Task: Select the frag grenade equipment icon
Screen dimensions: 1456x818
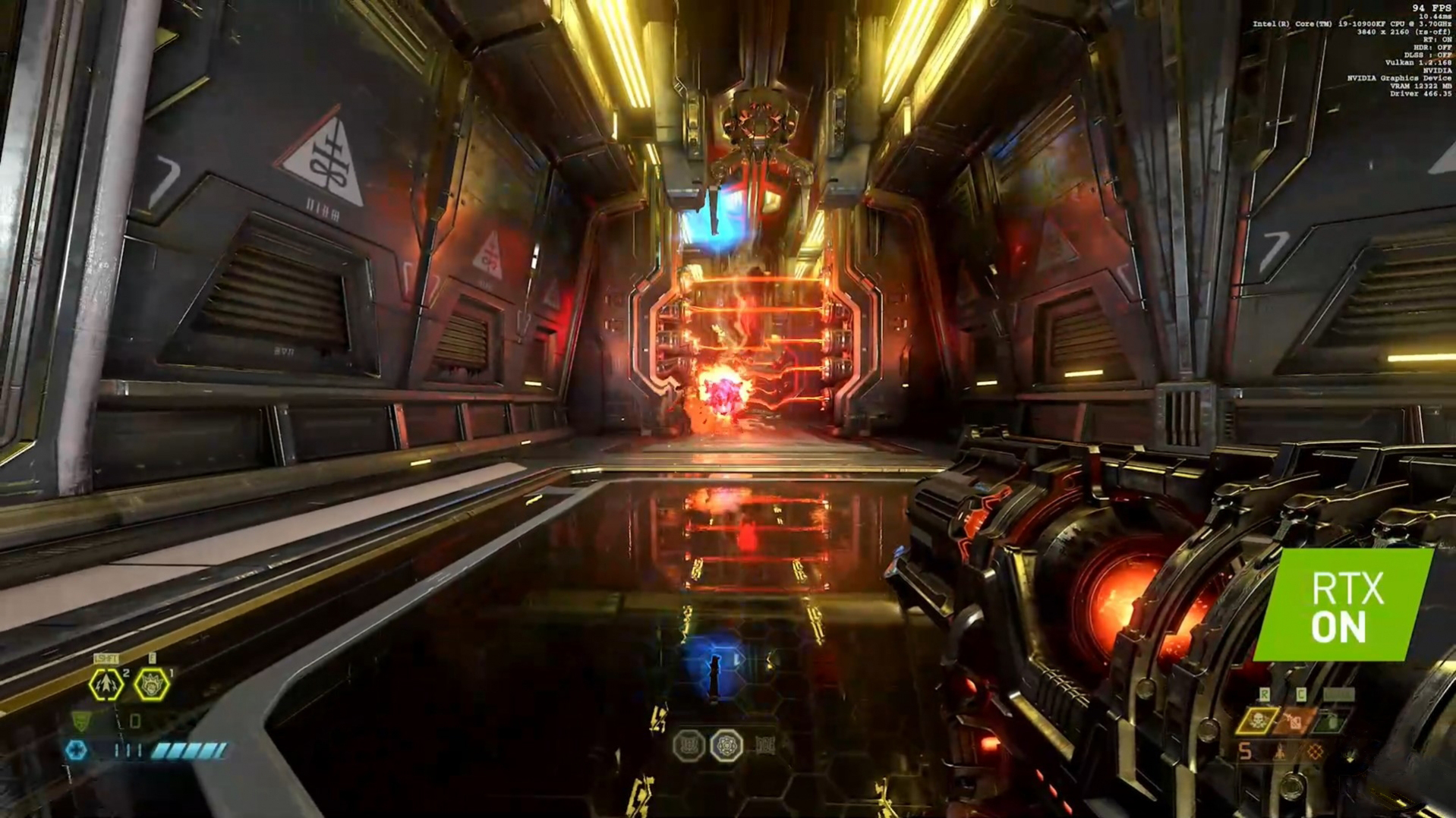Action: [x=106, y=684]
